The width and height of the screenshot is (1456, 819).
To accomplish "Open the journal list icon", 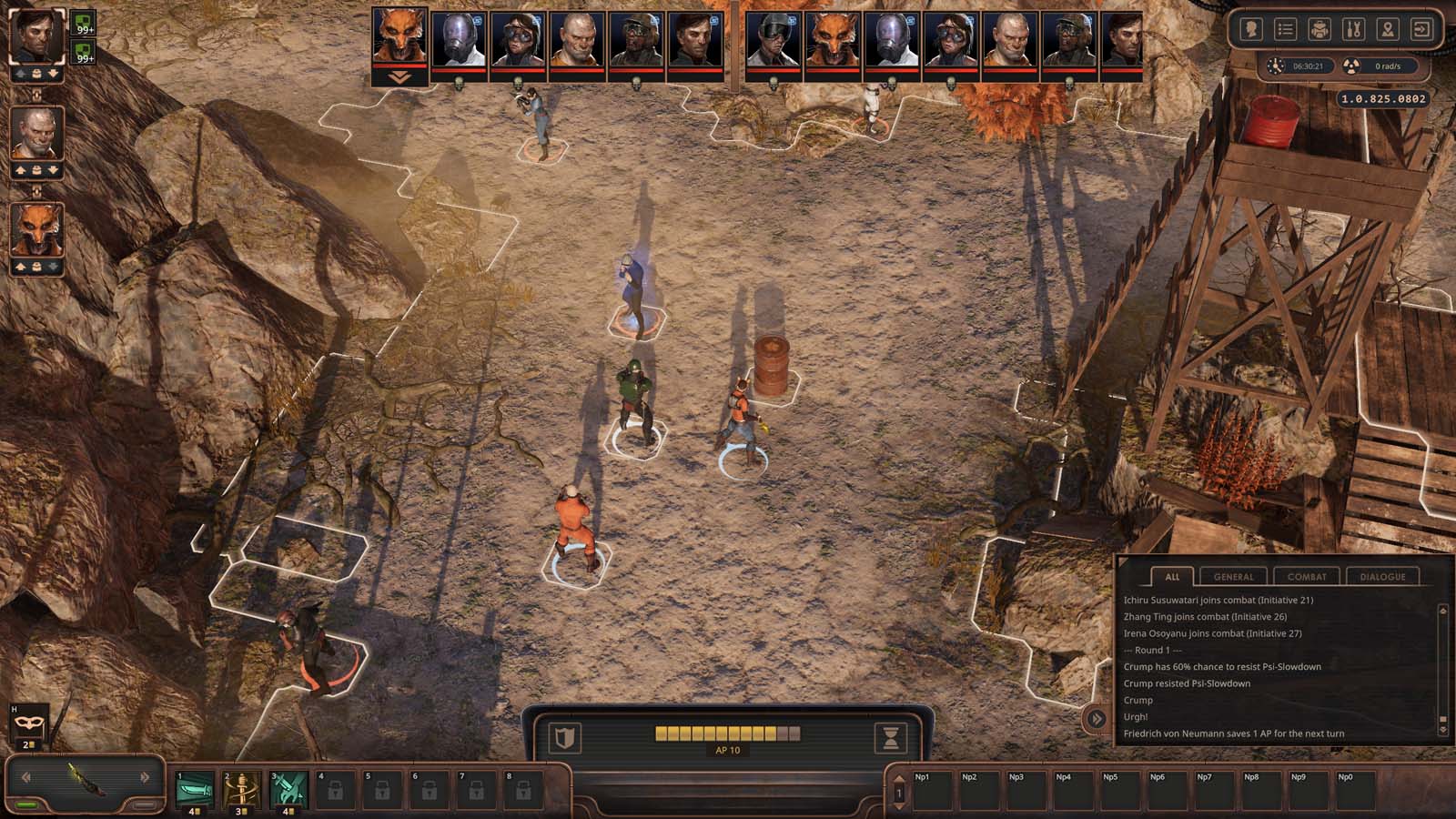I will (1285, 29).
